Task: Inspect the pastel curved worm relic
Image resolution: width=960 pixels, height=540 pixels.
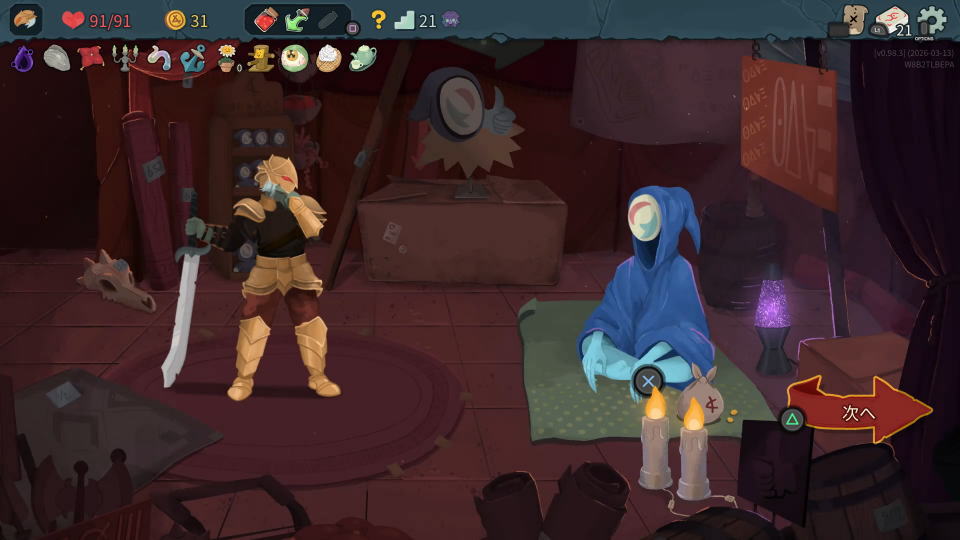Action: (159, 58)
